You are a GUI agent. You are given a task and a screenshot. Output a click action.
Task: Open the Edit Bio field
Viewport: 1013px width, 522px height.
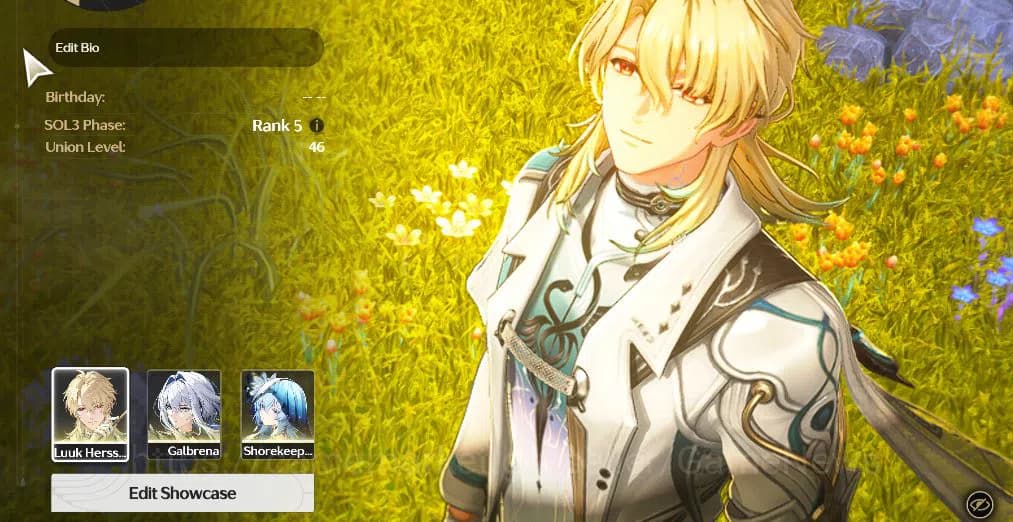[x=186, y=48]
